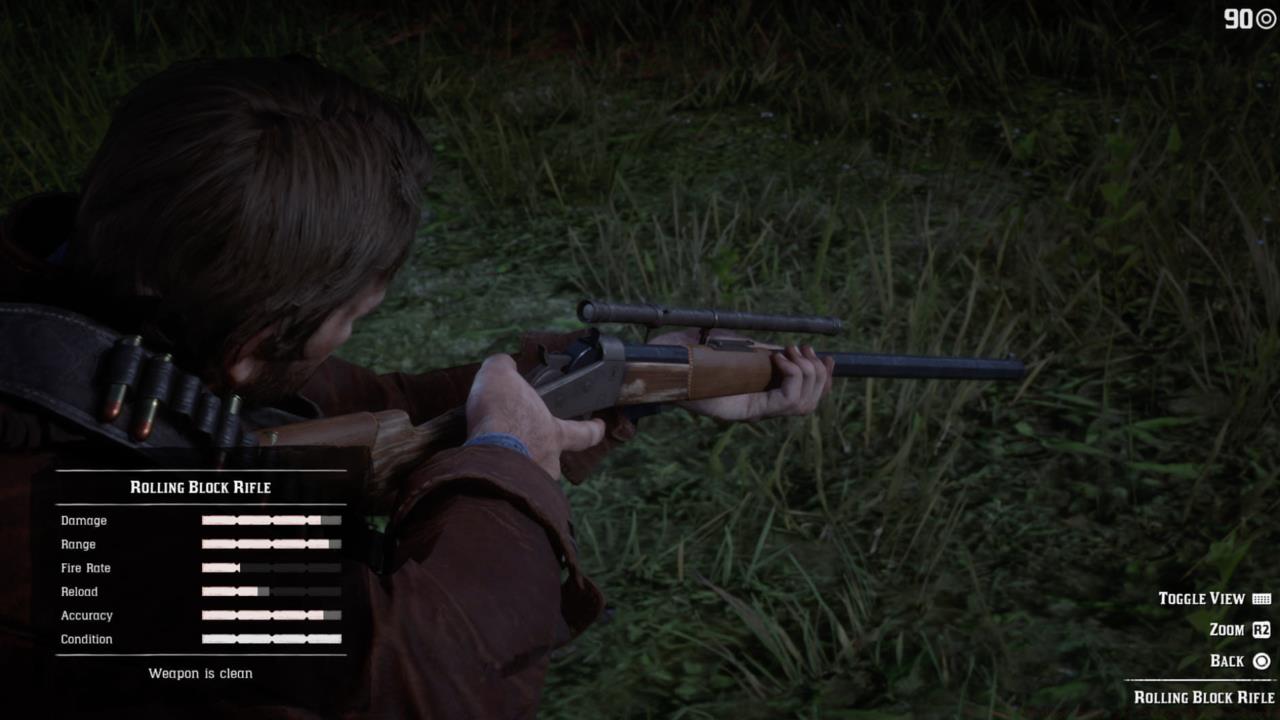This screenshot has width=1280, height=720.
Task: Select the touchpad icon next to Toggle View
Action: [1264, 598]
